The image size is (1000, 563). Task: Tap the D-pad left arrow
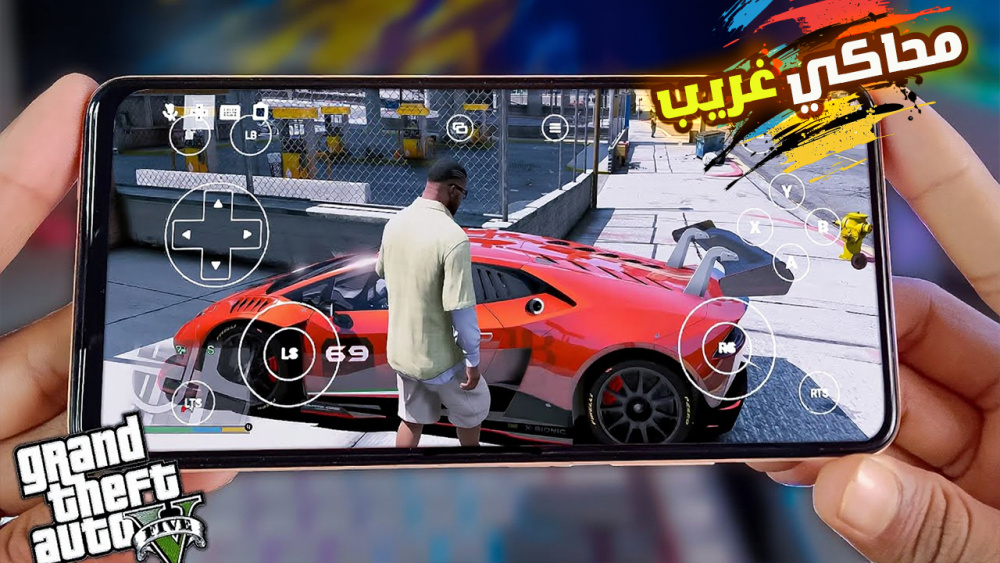coord(184,236)
